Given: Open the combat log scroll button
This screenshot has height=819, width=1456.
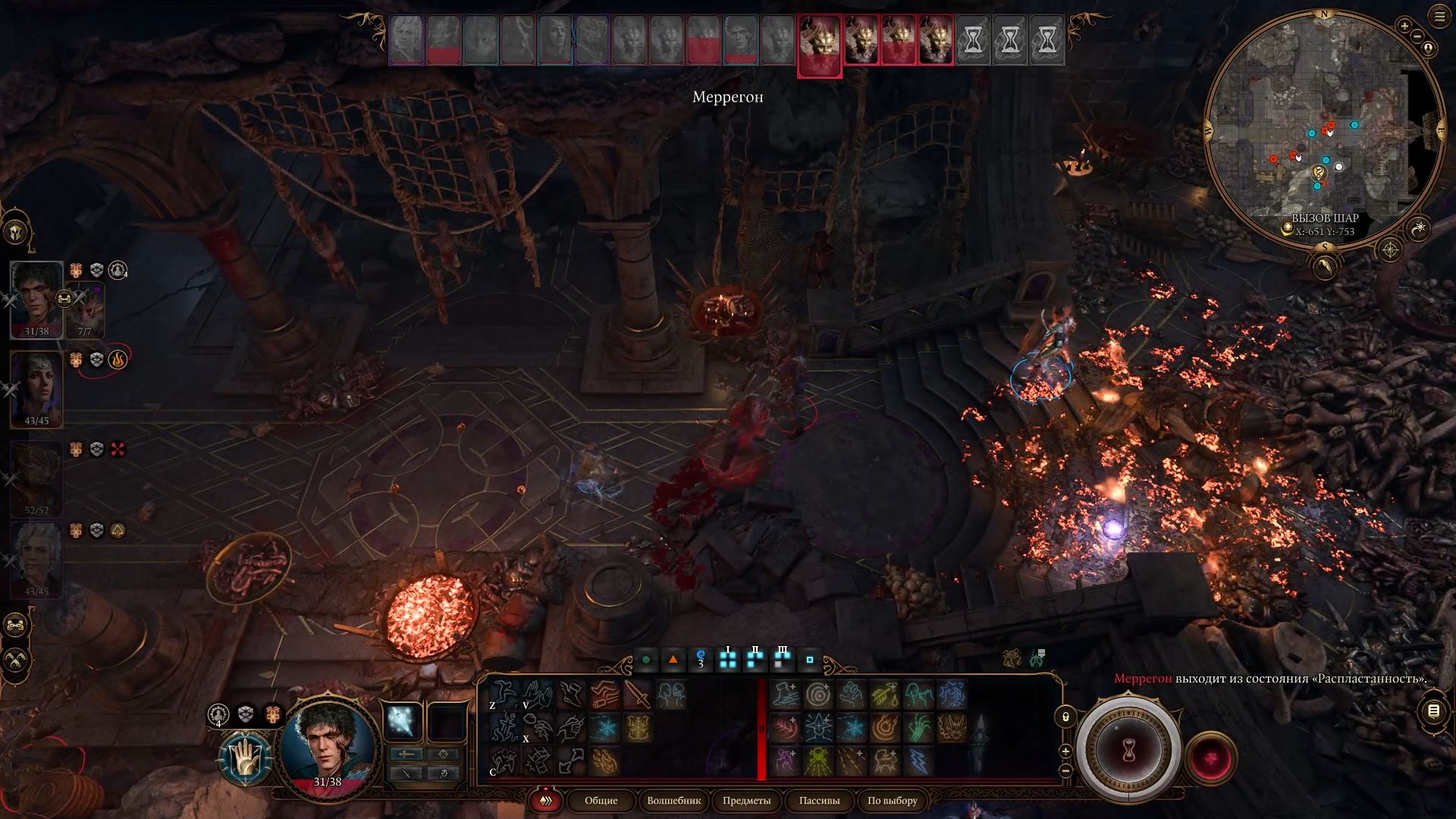Looking at the screenshot, I should pos(1433,711).
